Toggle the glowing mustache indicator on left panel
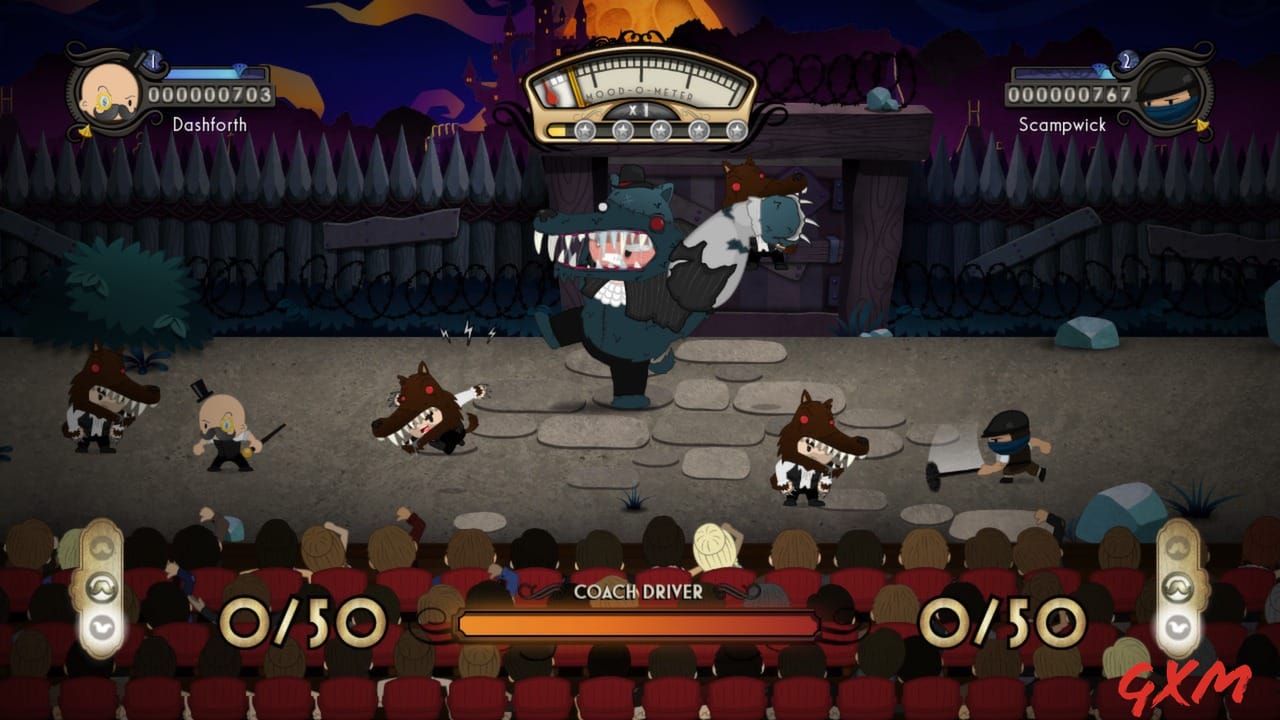 click(x=99, y=588)
